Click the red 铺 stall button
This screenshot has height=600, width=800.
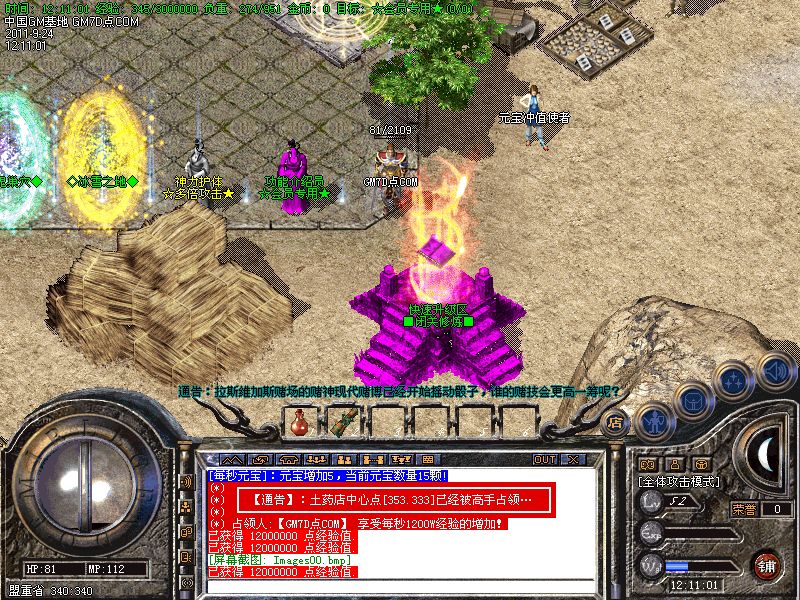tap(766, 565)
